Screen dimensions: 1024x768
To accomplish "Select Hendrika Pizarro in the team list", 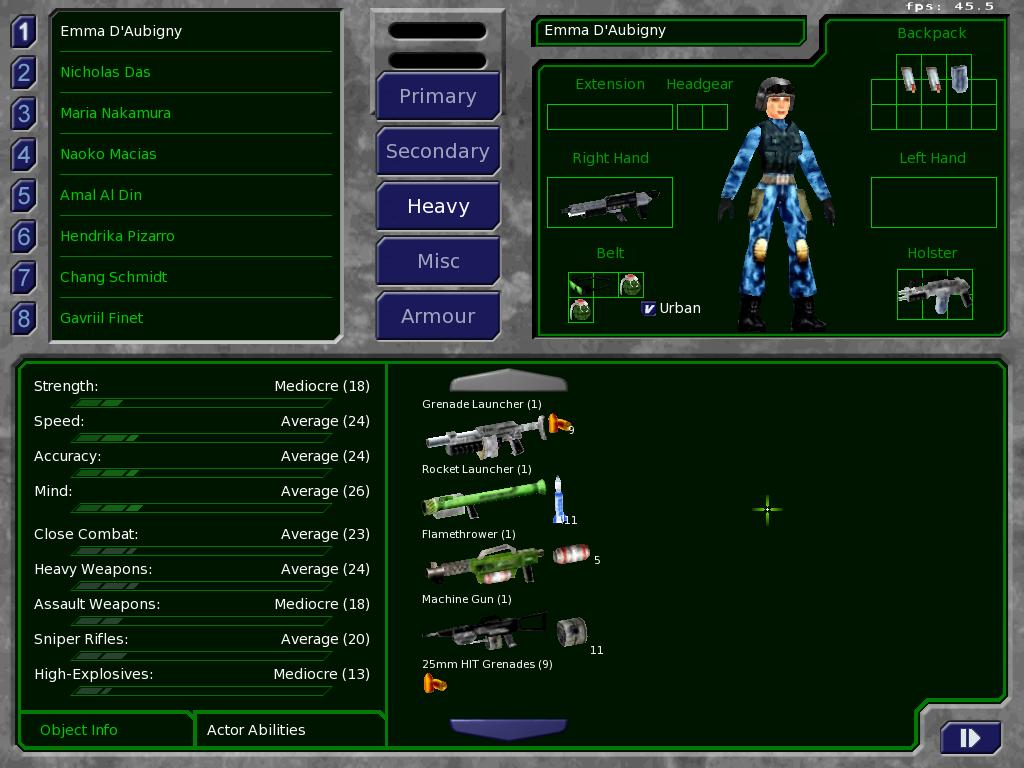I will (x=117, y=236).
